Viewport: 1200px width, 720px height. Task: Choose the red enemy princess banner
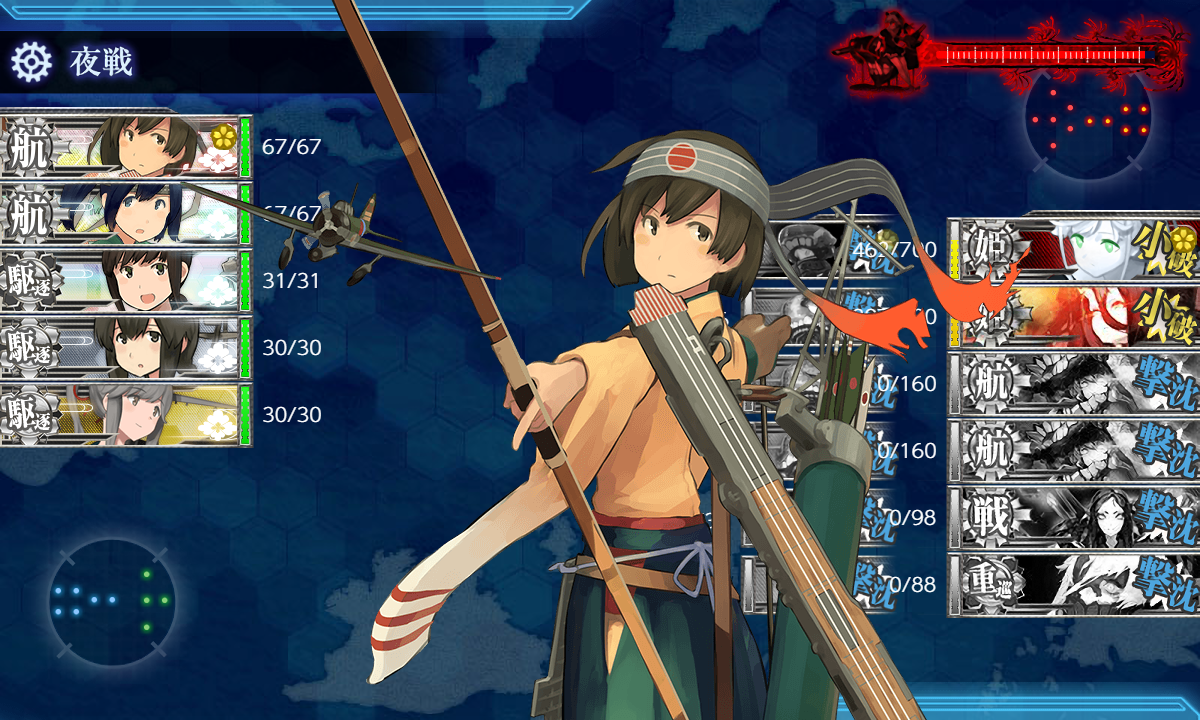click(1073, 315)
